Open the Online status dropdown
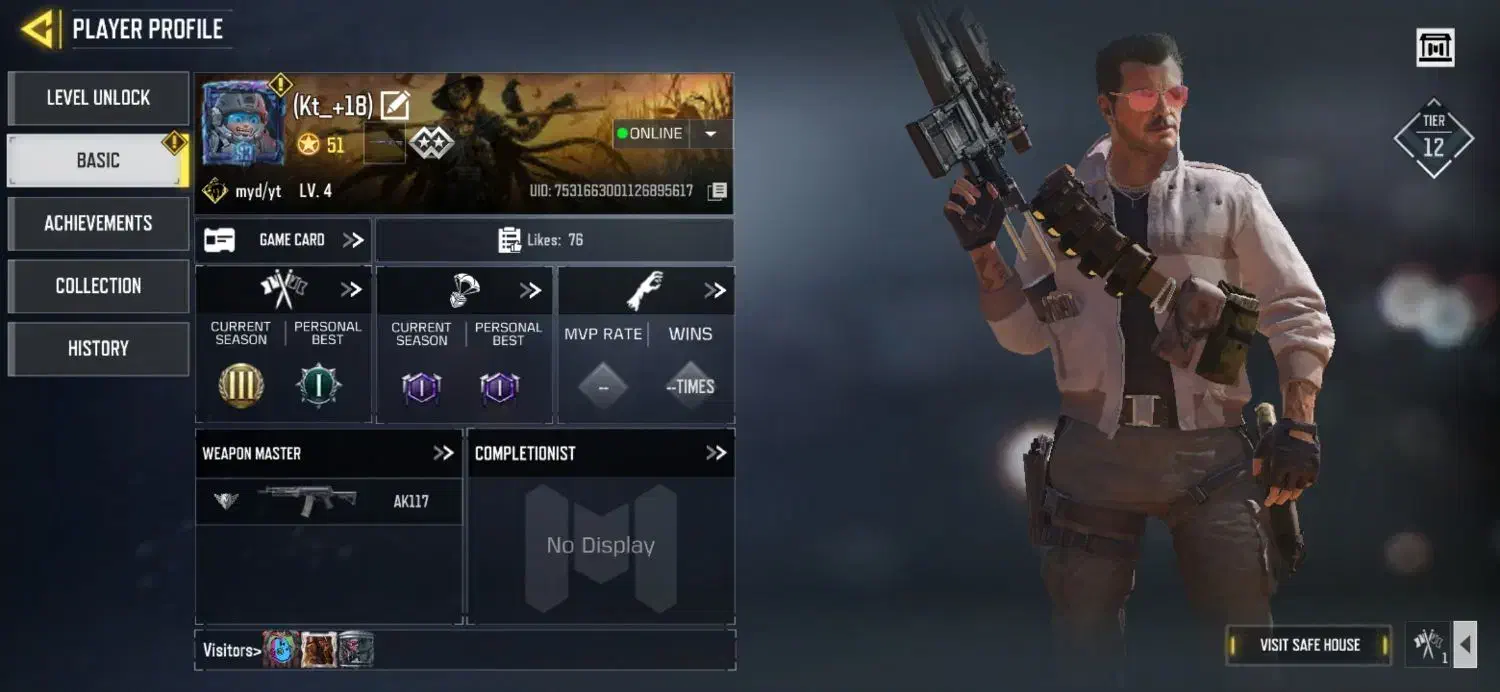The width and height of the screenshot is (1500, 692). (x=711, y=134)
